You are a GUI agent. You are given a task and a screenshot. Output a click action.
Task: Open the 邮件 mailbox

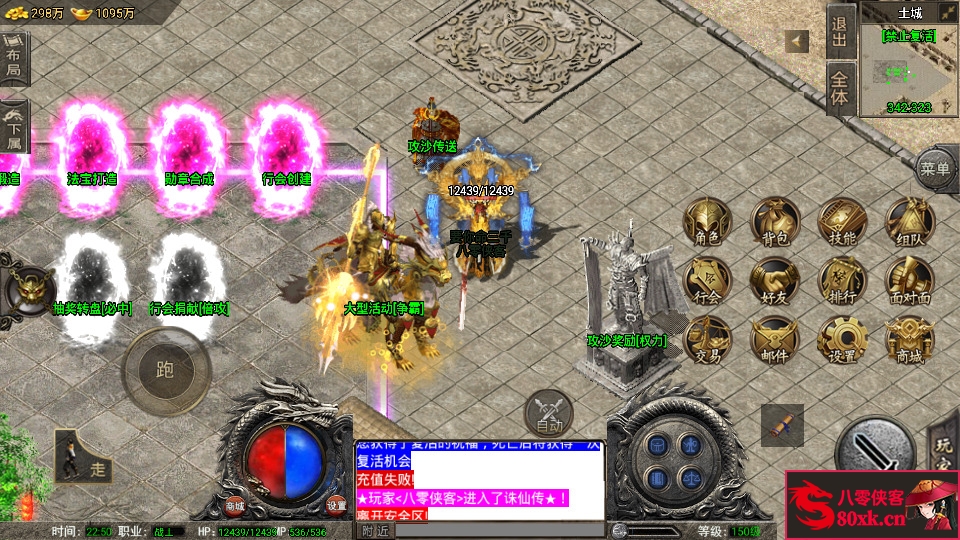tap(775, 339)
